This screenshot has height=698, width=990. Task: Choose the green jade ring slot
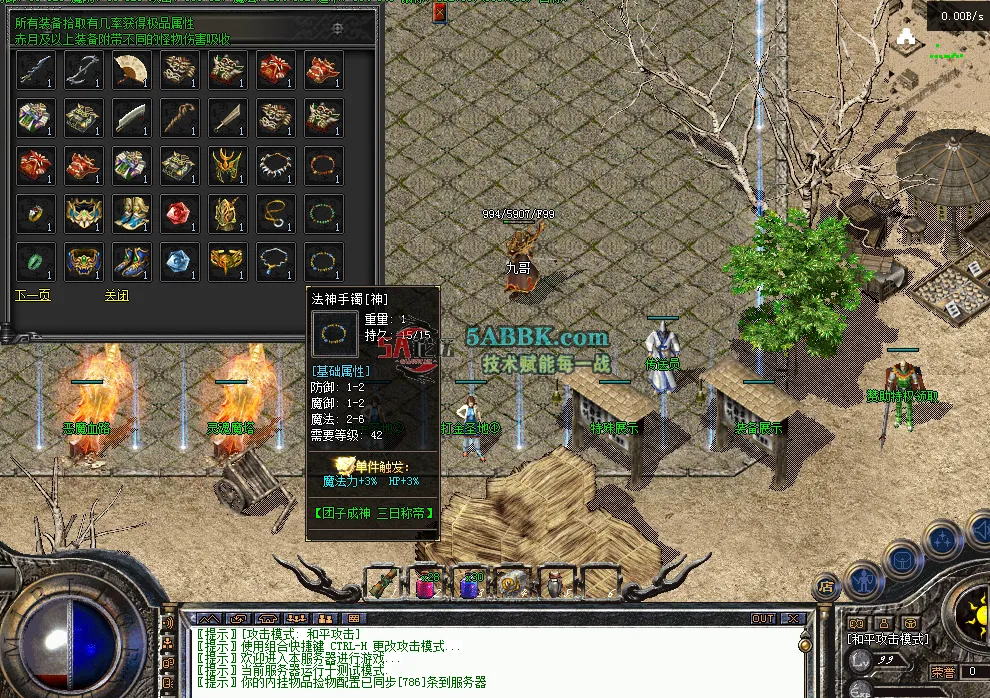point(35,261)
